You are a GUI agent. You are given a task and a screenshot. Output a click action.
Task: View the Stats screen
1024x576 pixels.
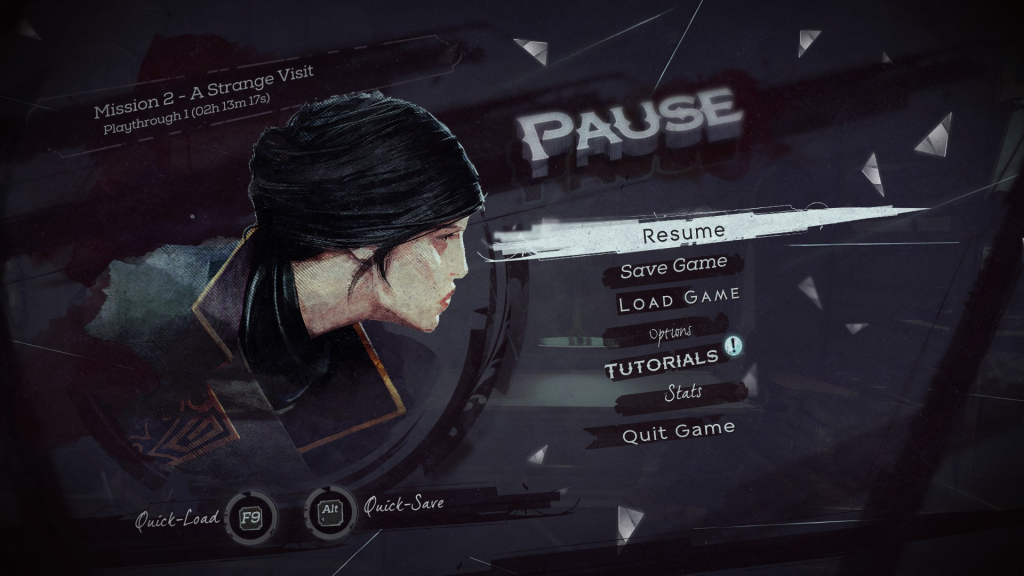(682, 394)
